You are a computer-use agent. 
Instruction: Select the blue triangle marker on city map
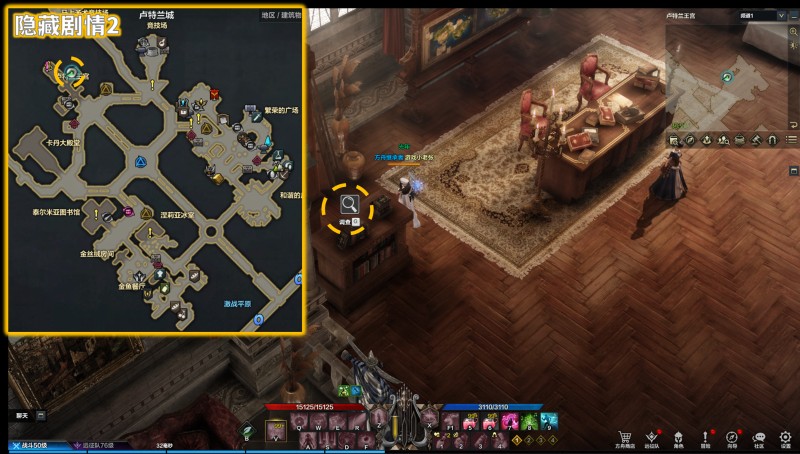(141, 161)
